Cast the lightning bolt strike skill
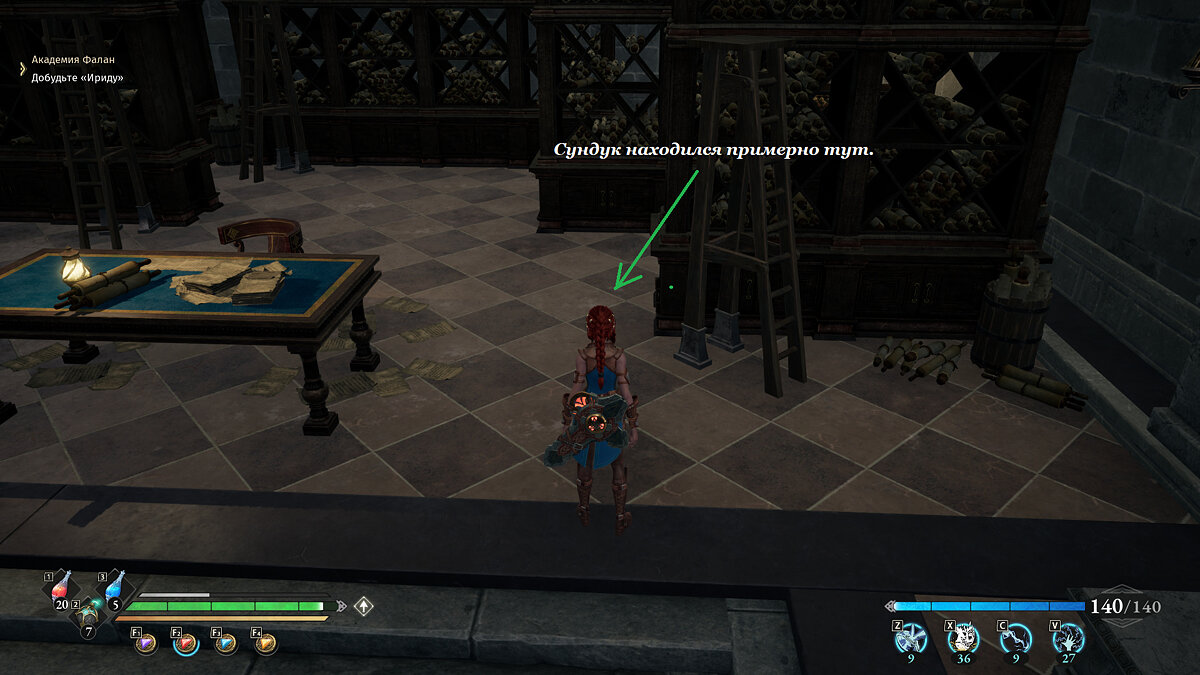The image size is (1200, 675). pos(1015,637)
